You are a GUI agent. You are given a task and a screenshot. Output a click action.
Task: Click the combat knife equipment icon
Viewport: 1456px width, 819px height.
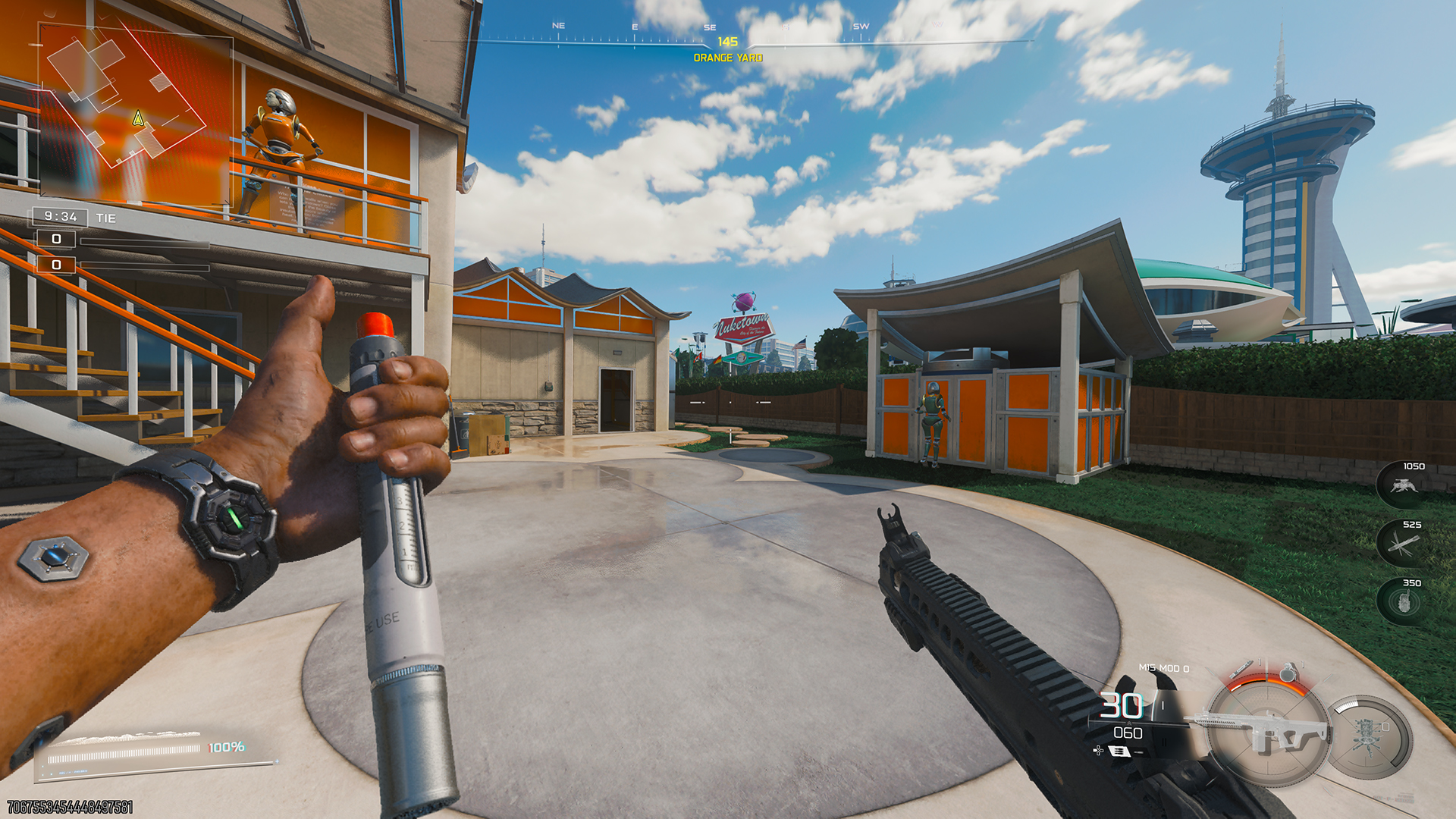click(1242, 669)
